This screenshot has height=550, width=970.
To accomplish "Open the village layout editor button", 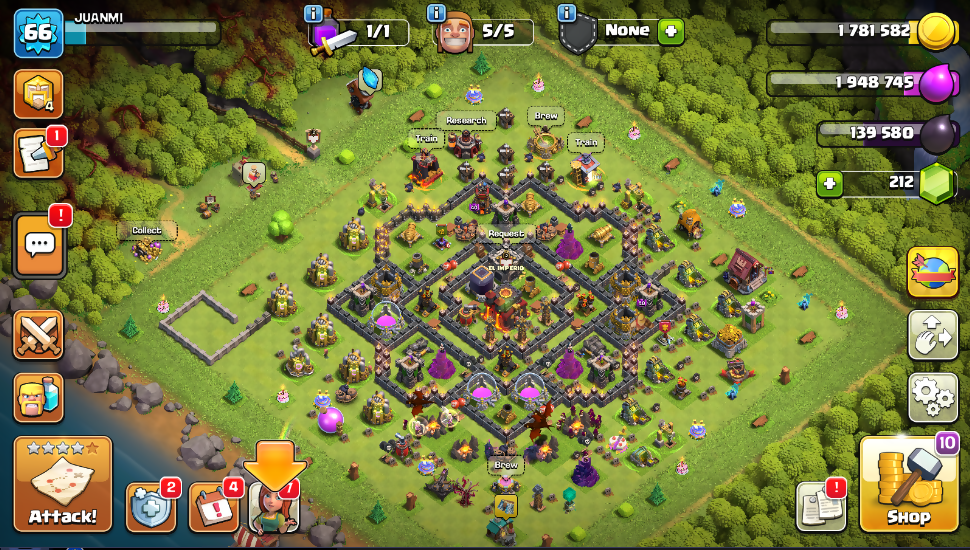I will [932, 335].
